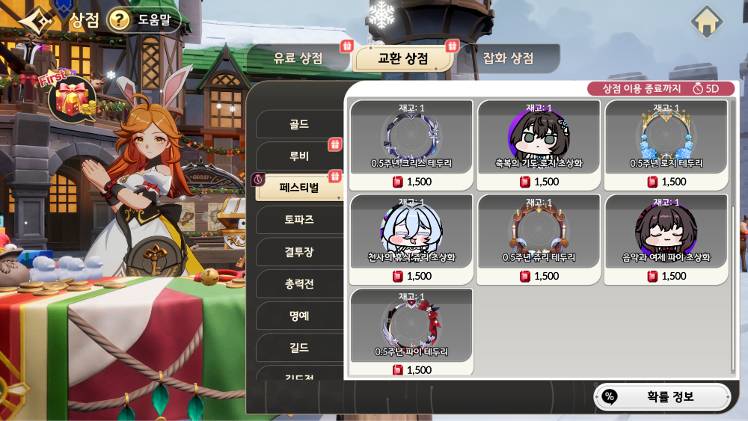
Task: Select the 페스티벌 shop category
Action: coord(298,188)
